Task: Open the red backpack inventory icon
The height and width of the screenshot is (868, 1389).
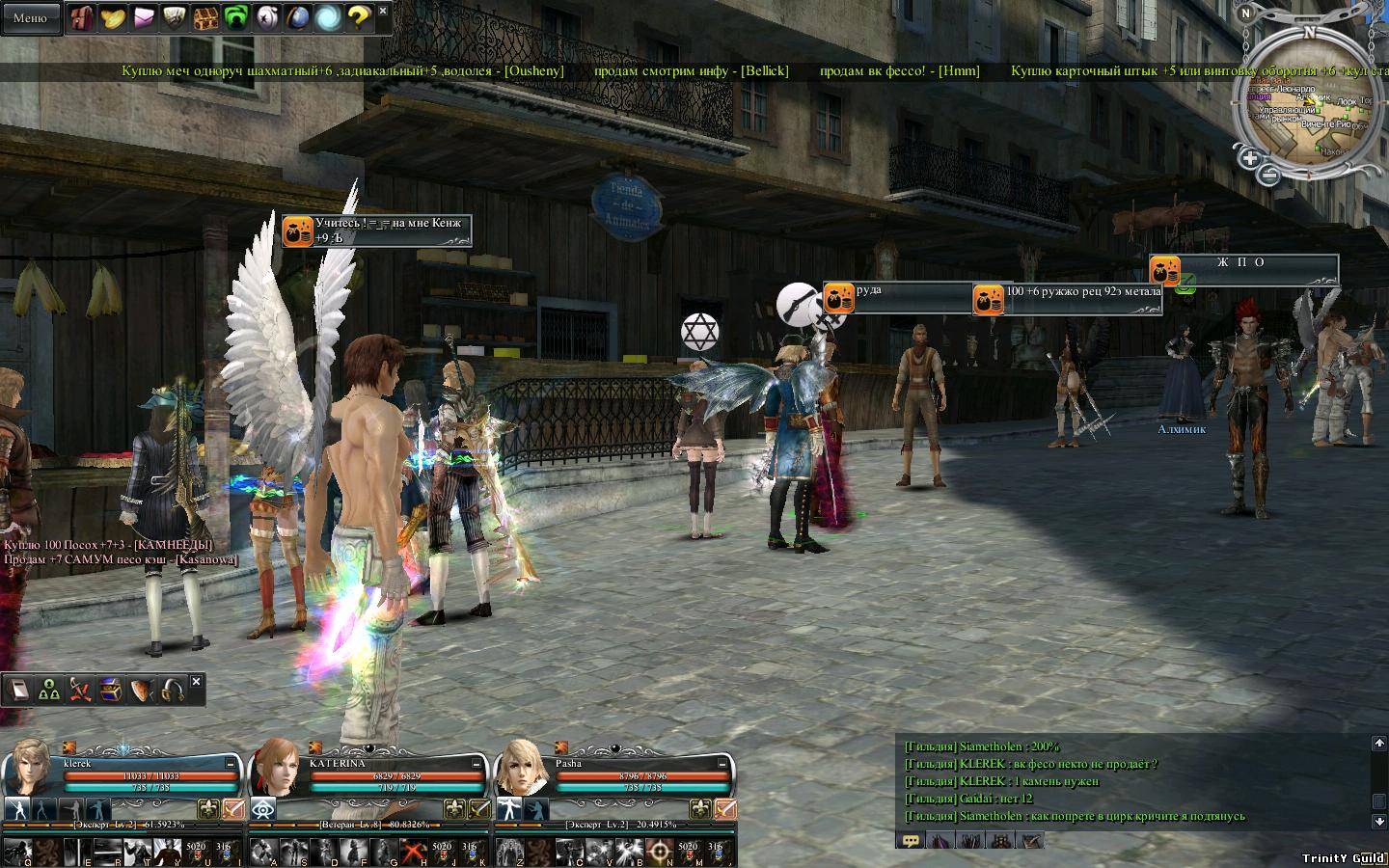Action: tap(81, 16)
